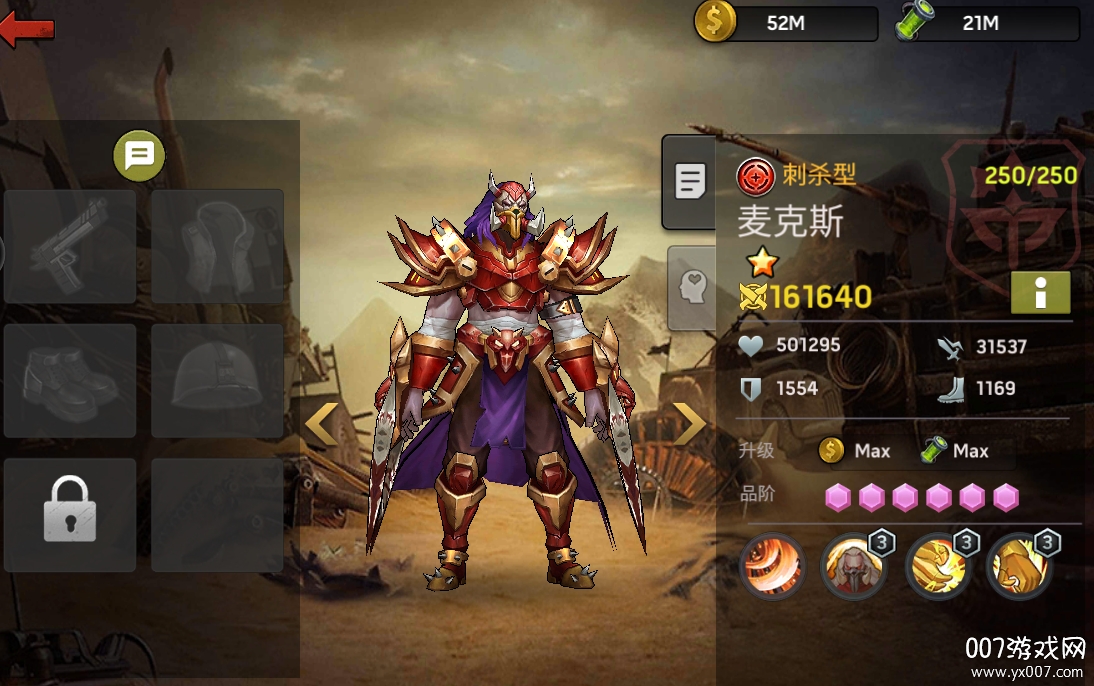Select the boots equipment slot
1094x686 pixels.
[x=70, y=381]
